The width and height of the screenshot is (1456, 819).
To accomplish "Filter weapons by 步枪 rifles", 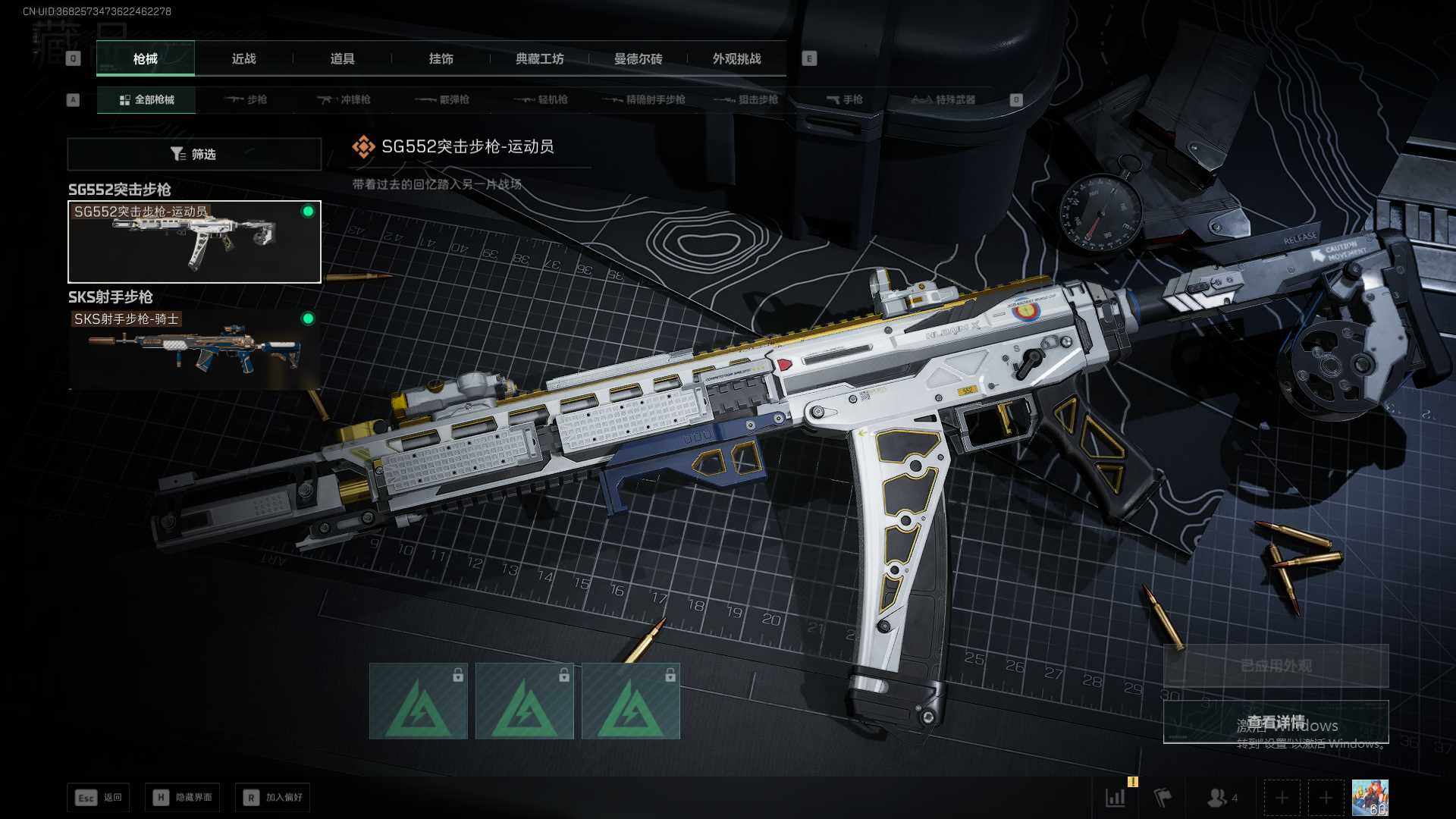I will coord(246,99).
